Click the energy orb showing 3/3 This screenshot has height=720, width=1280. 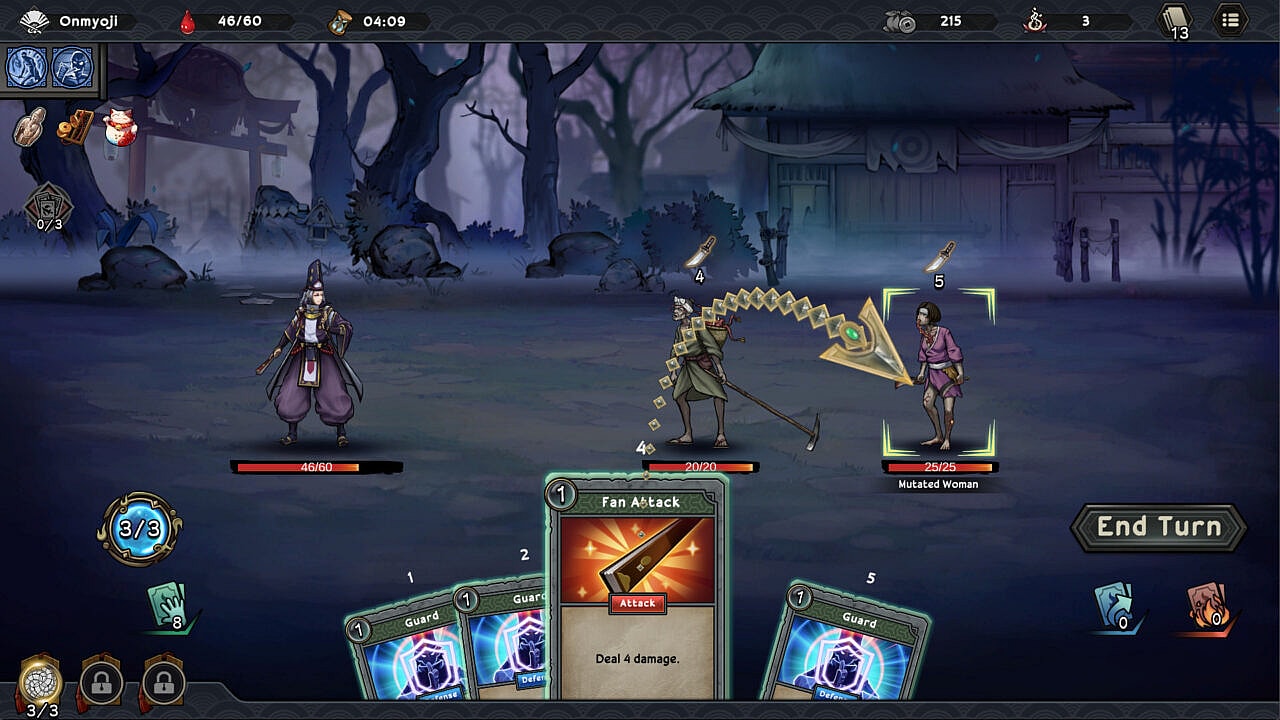(140, 529)
